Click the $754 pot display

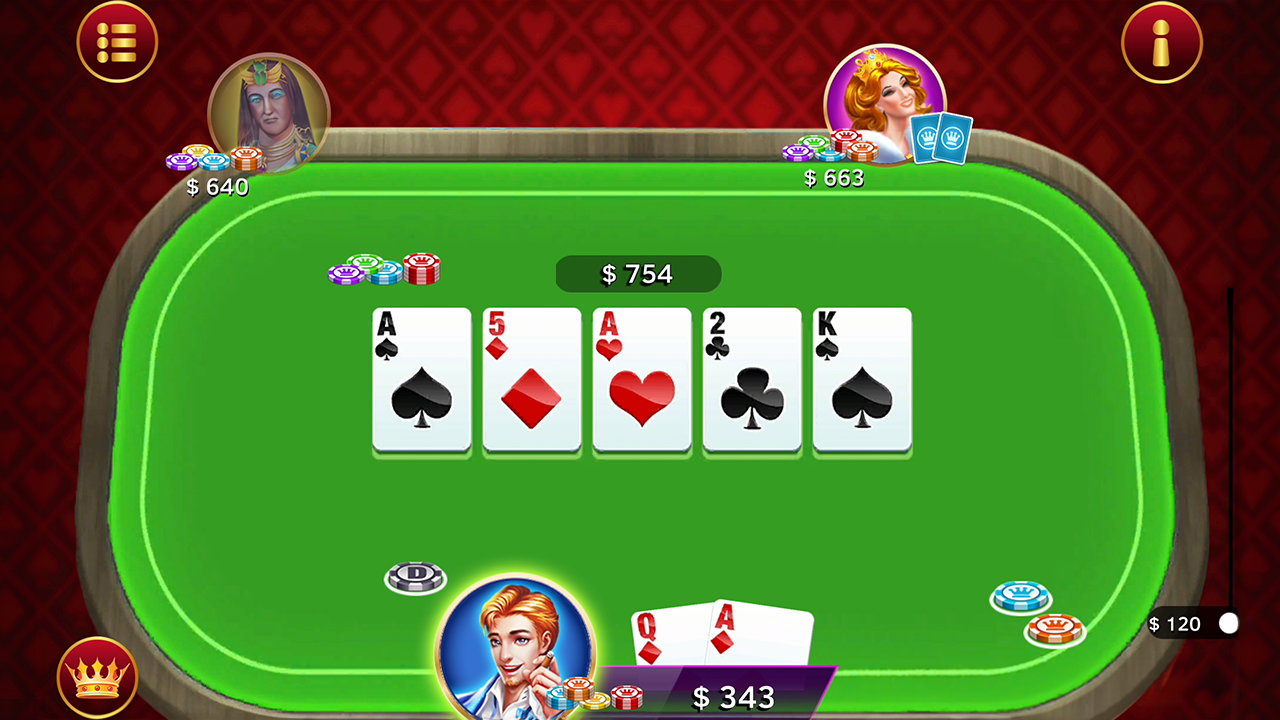point(638,274)
